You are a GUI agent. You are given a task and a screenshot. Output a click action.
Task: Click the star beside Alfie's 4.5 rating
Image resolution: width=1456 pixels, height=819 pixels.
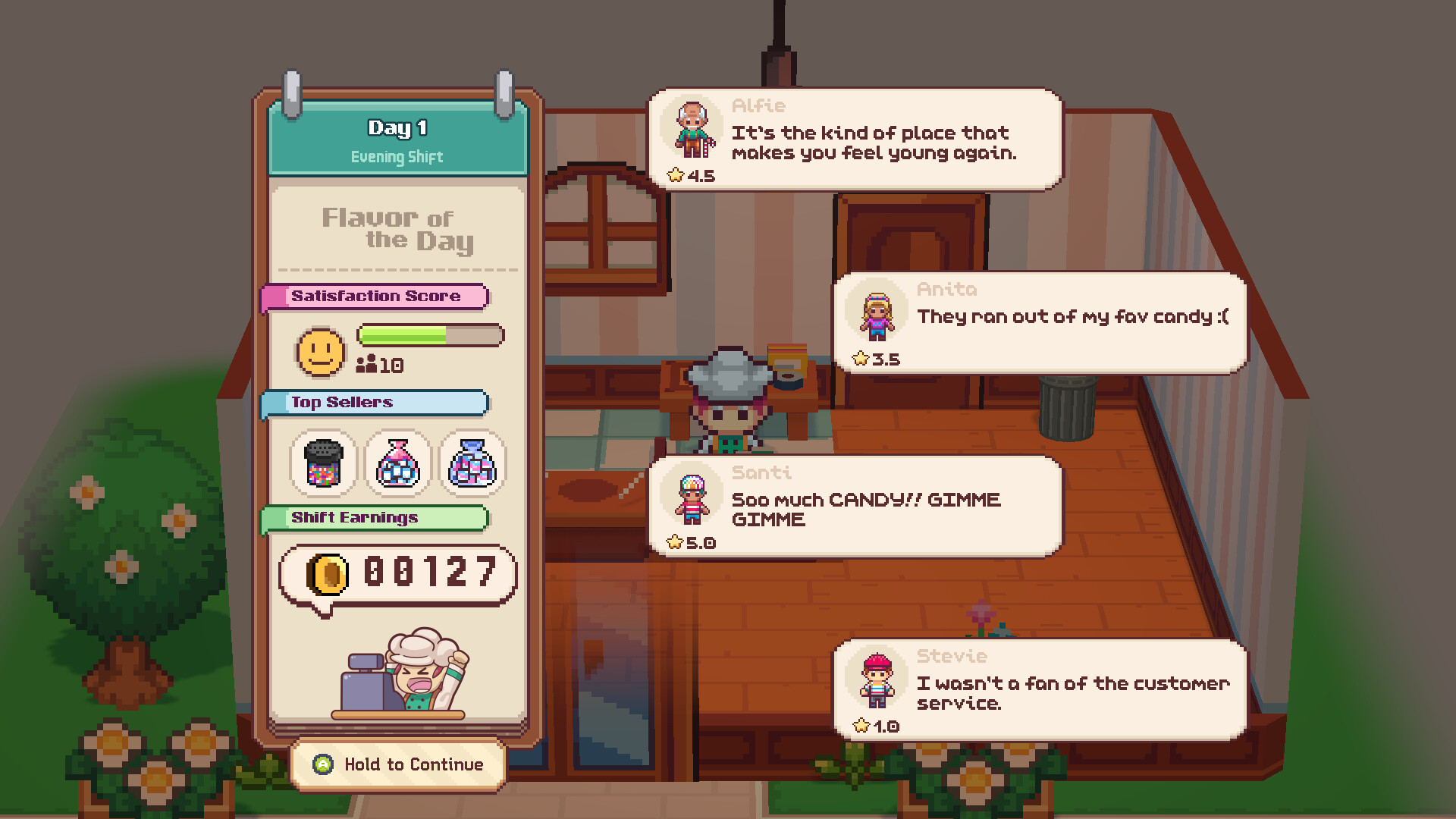[676, 174]
